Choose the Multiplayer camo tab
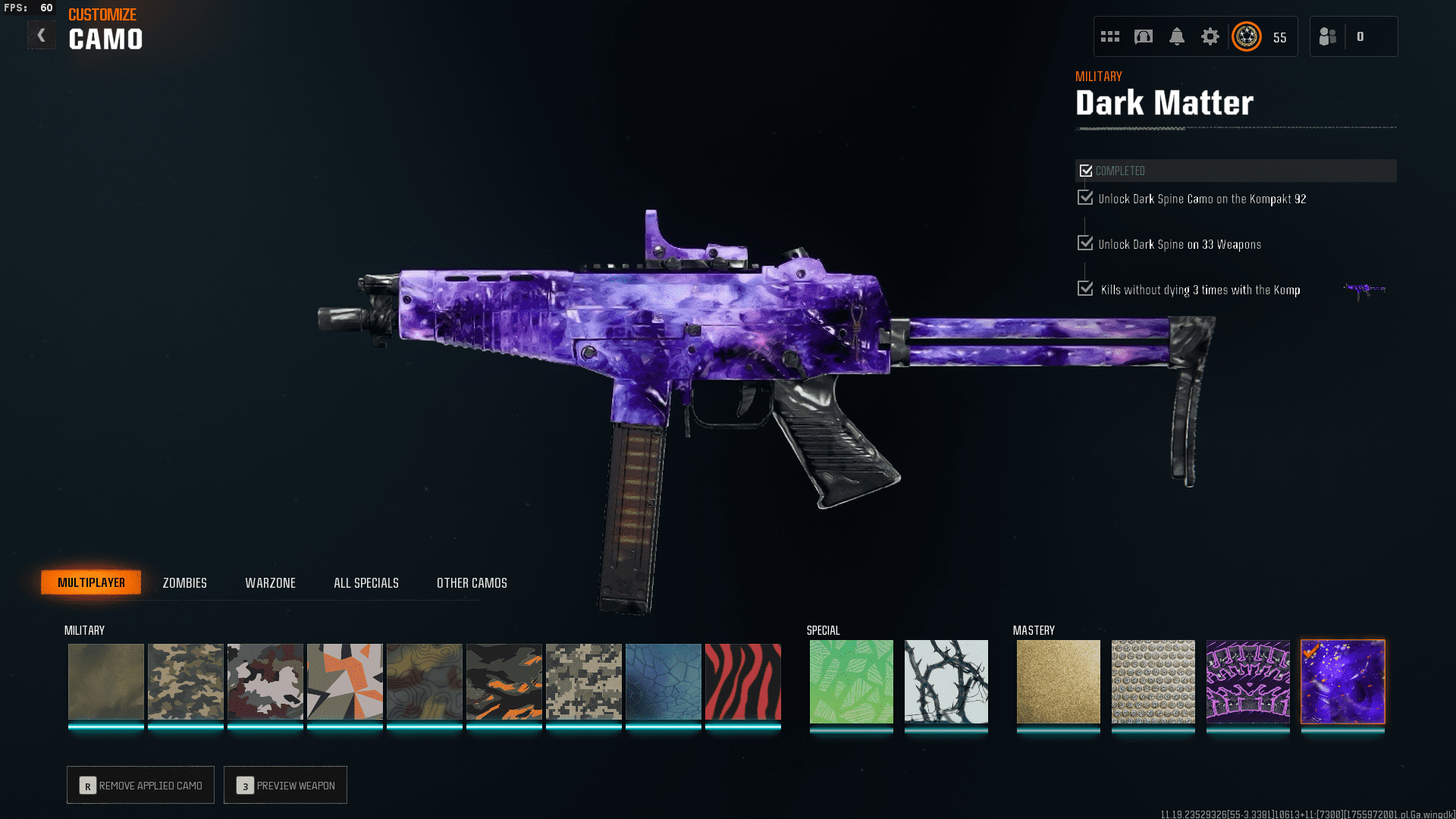The height and width of the screenshot is (819, 1456). tap(91, 582)
